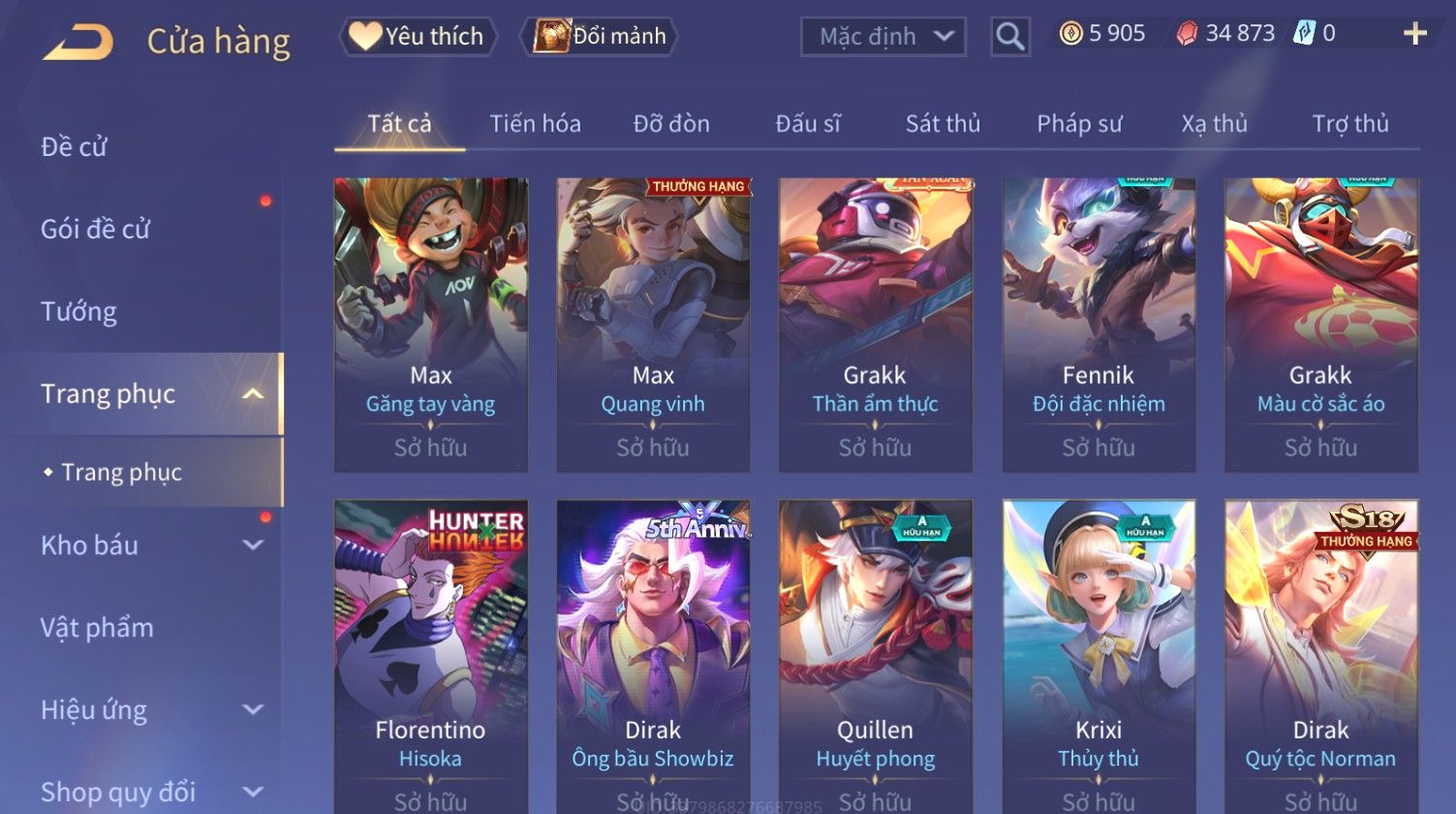This screenshot has height=814, width=1456.
Task: Switch to the Tiến hóa tab
Action: point(535,124)
